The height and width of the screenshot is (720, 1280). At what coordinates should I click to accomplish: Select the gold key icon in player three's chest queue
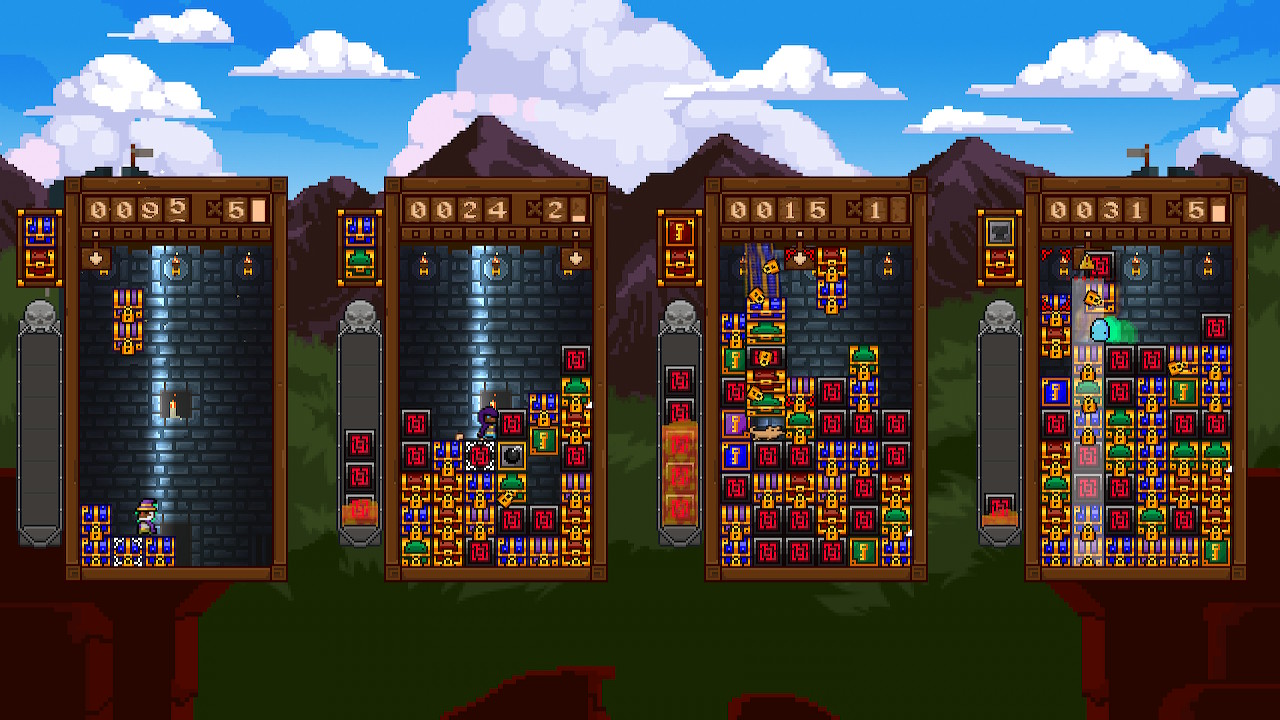[x=680, y=233]
